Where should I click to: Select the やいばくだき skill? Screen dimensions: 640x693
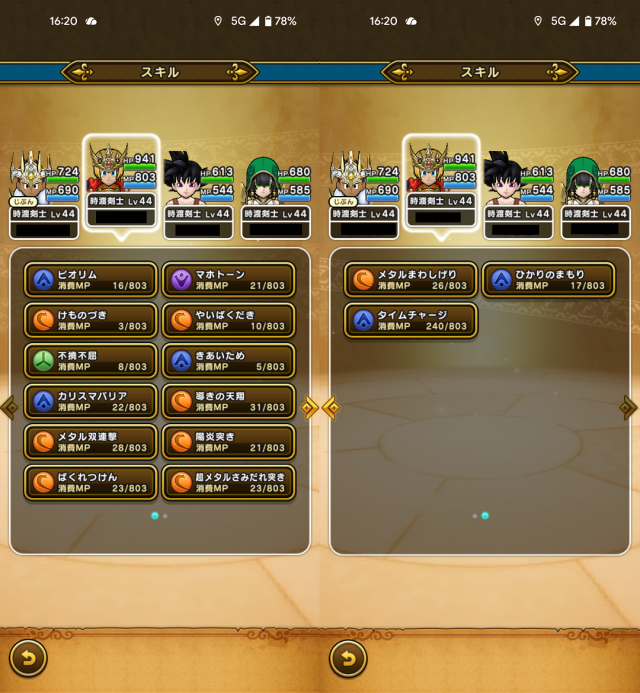(228, 320)
